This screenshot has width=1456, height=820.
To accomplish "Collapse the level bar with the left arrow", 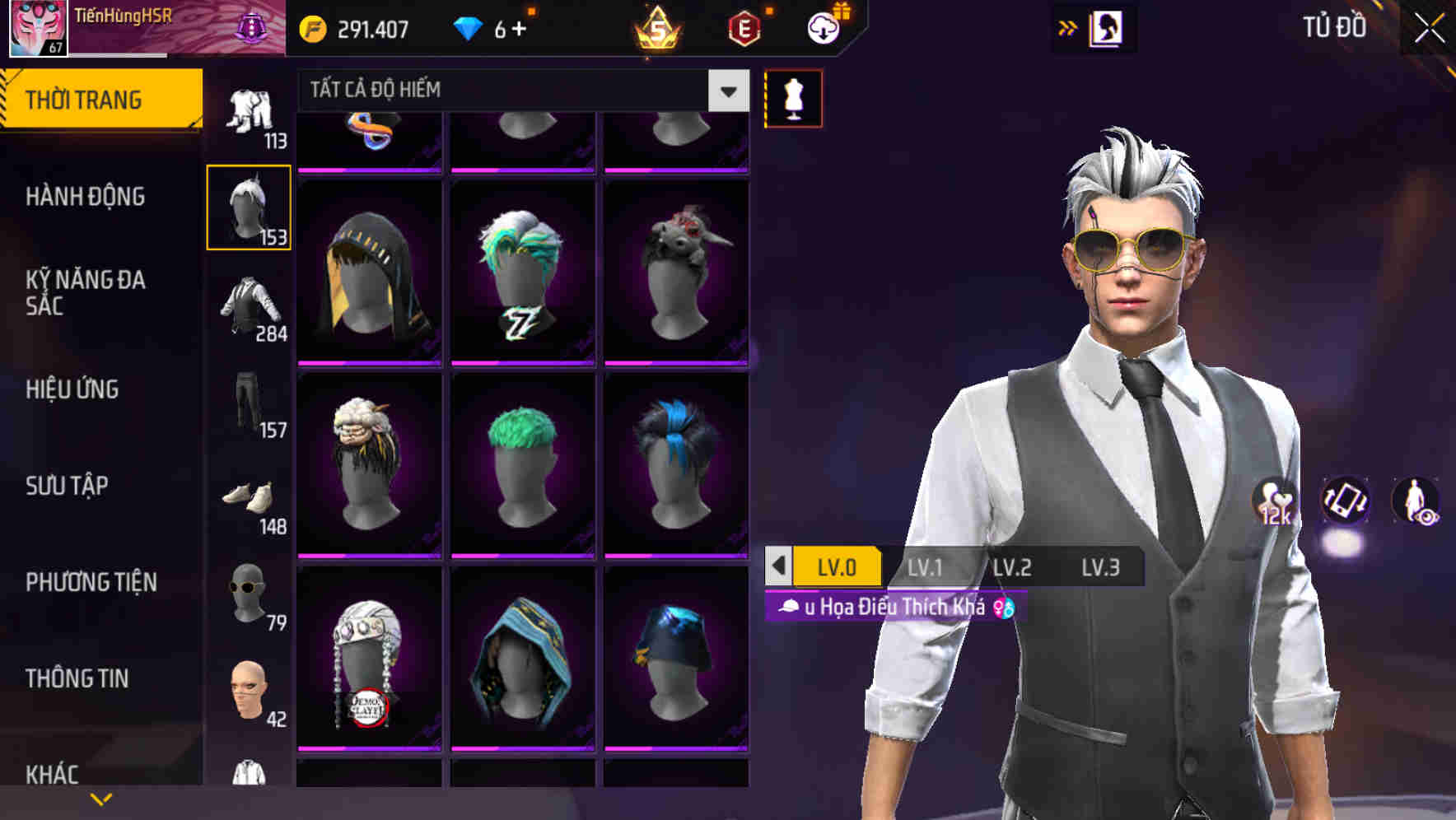I will coord(781,567).
